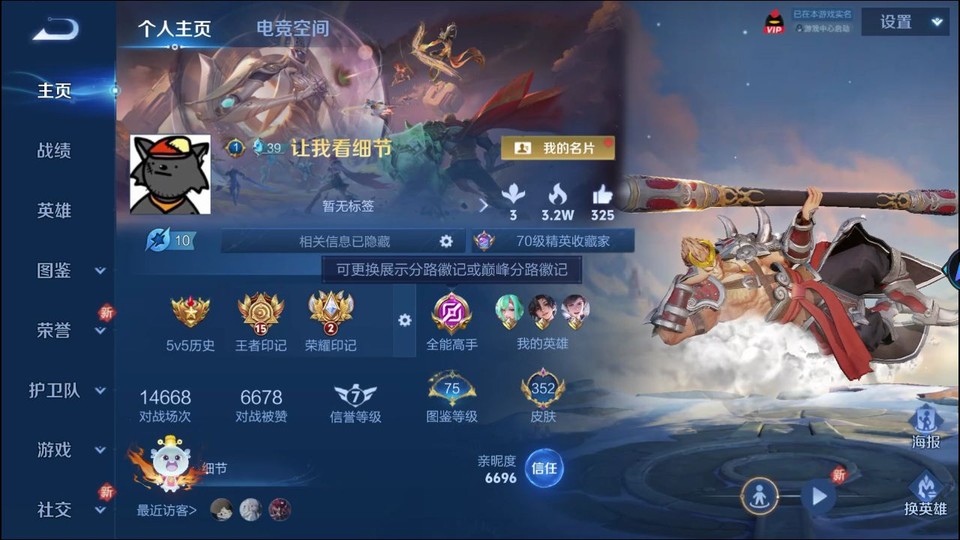
Task: Open 我的名片 card button
Action: 558,148
